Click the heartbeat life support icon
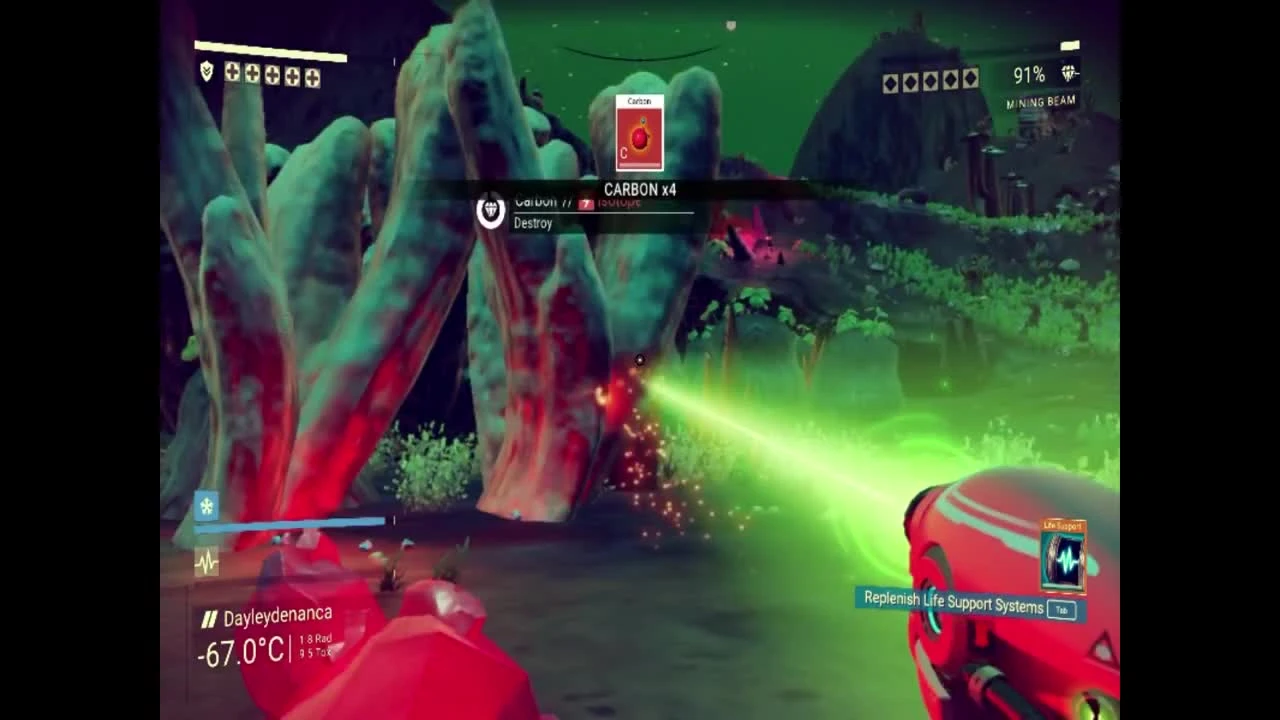Screen dimensions: 1280x720 coord(205,563)
